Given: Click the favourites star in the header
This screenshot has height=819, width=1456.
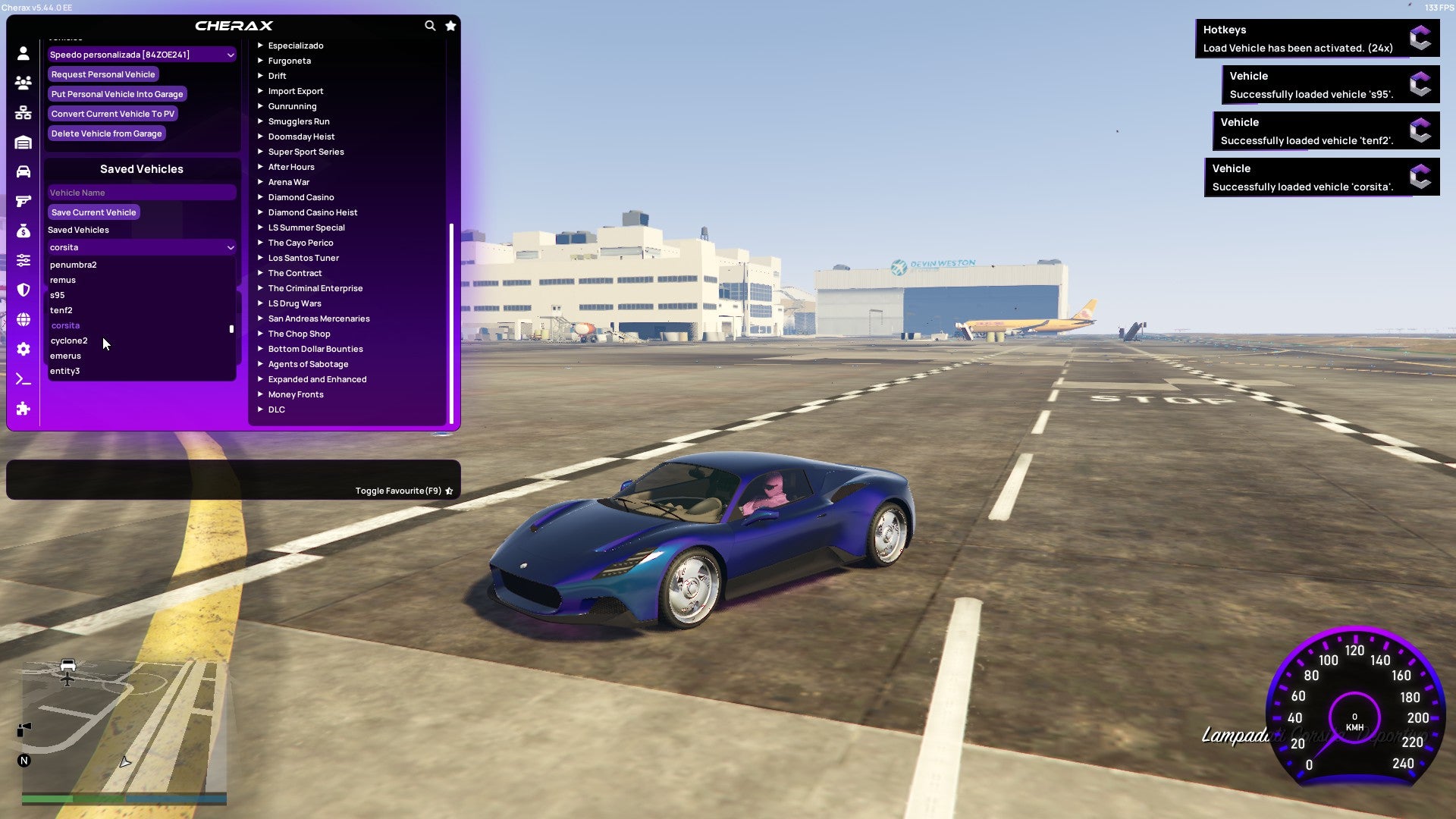Looking at the screenshot, I should (x=450, y=25).
